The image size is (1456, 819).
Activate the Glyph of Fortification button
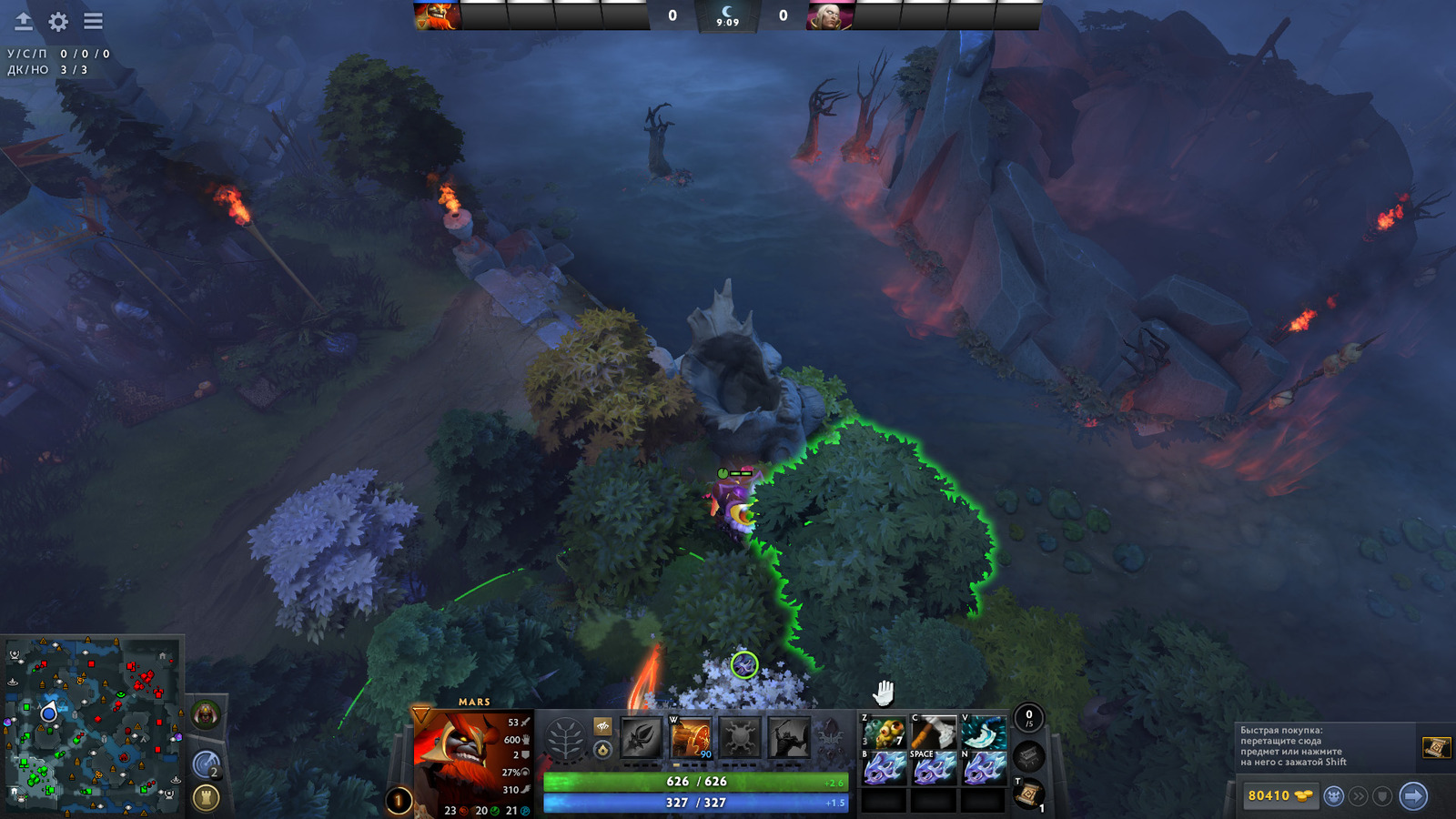pyautogui.click(x=207, y=798)
